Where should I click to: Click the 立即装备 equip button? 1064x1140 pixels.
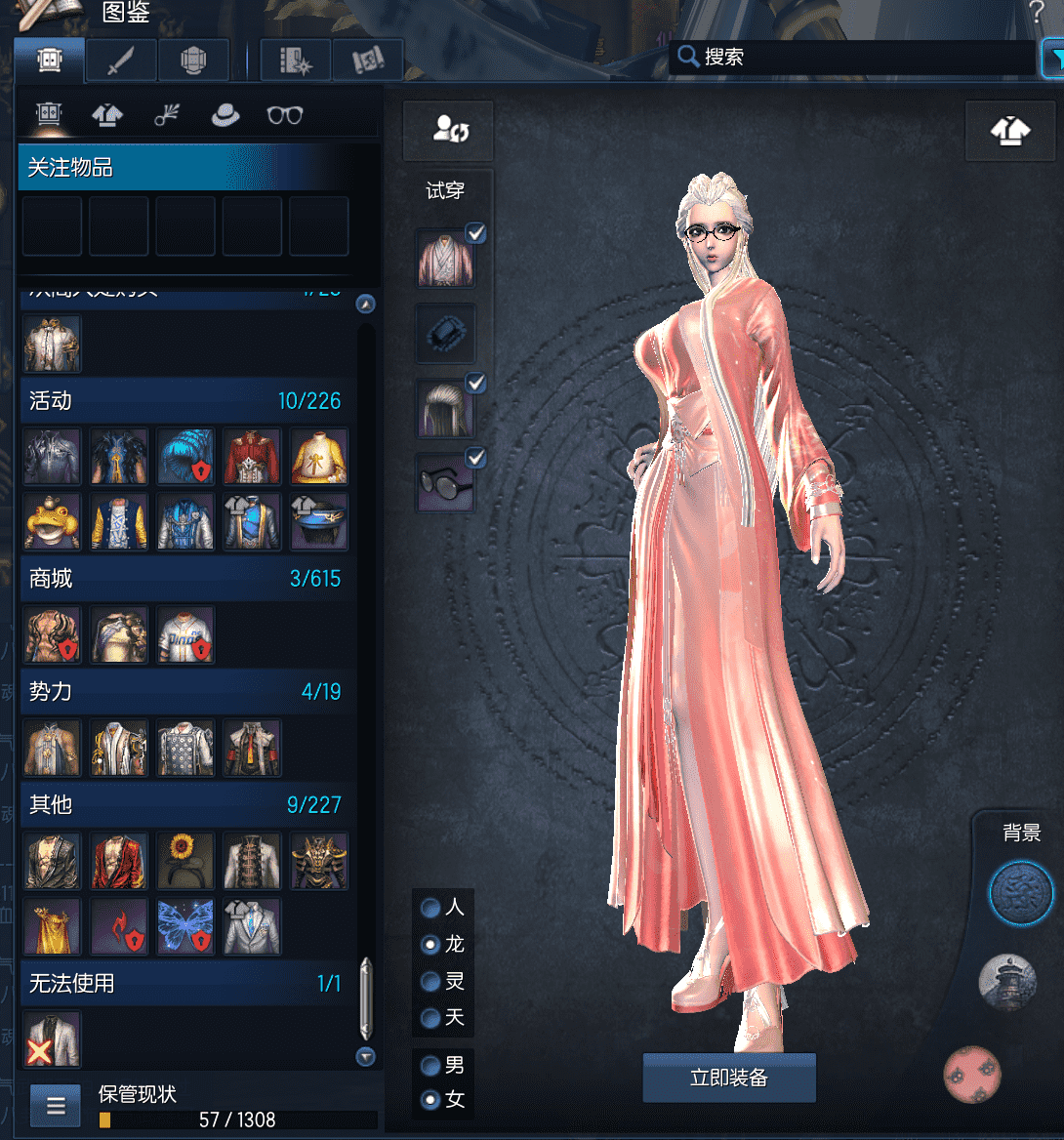pyautogui.click(x=728, y=1078)
